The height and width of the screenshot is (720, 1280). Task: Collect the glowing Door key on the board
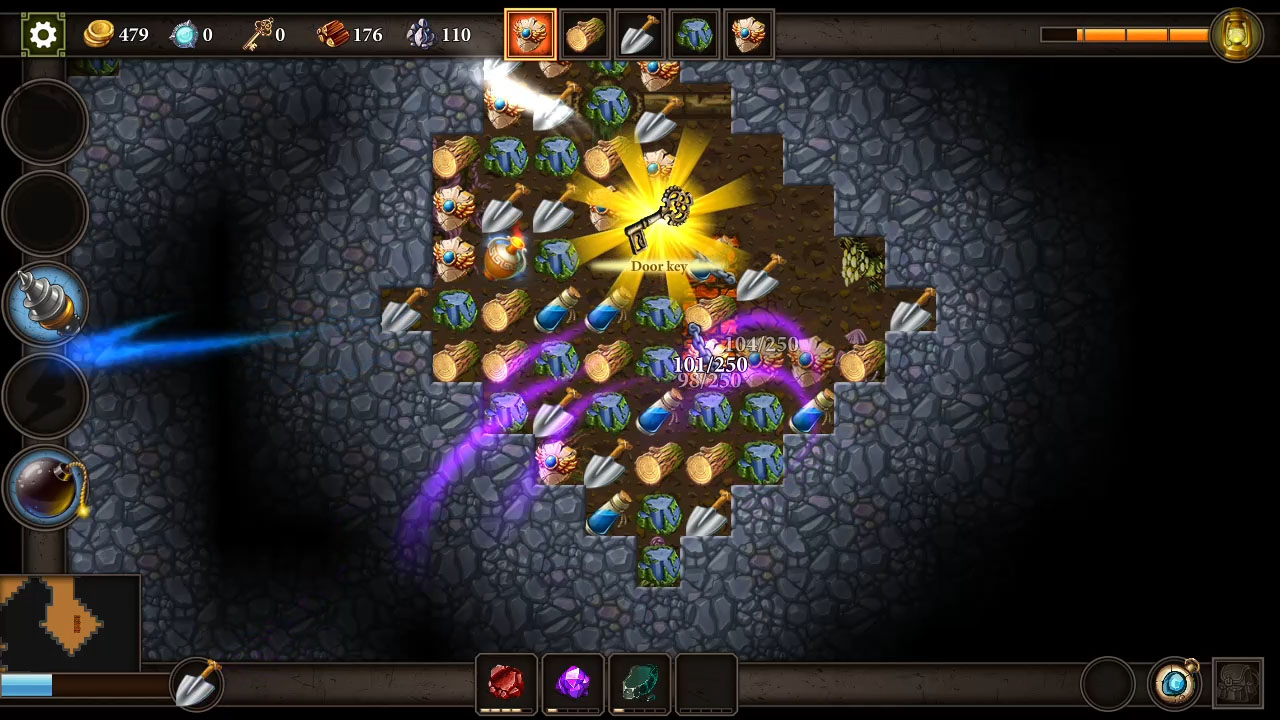point(658,213)
